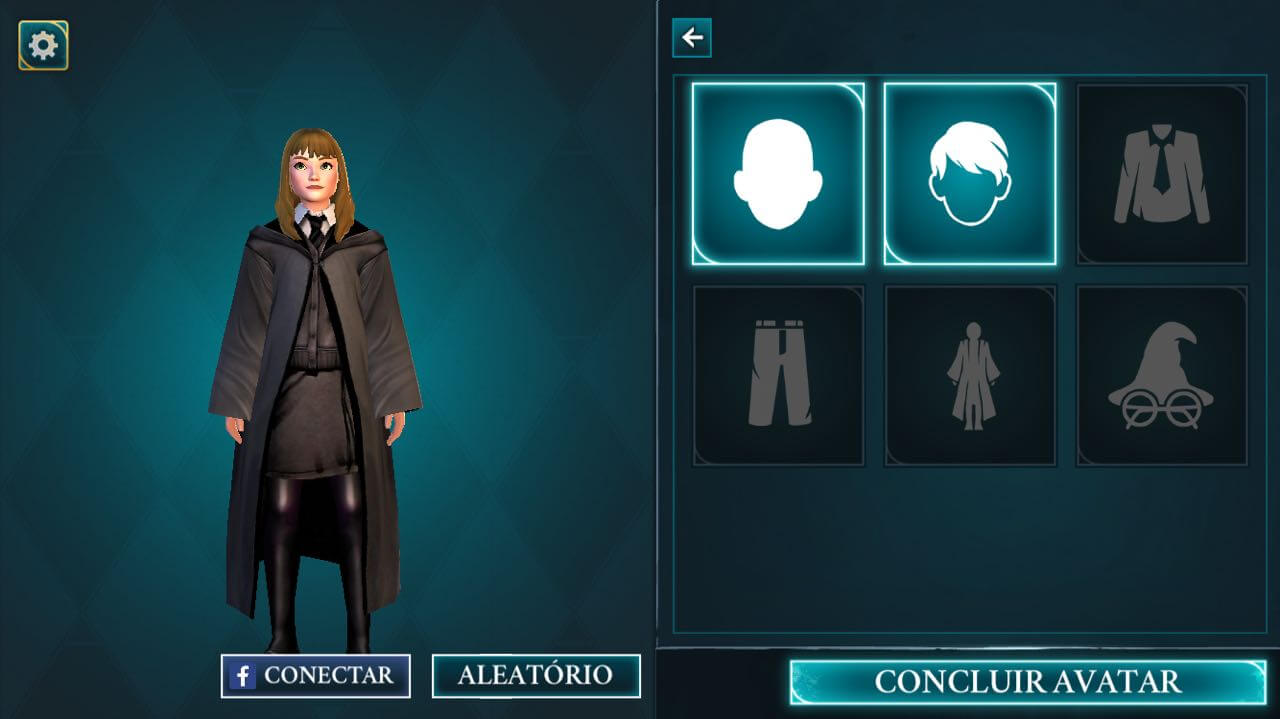
Task: Open the gear settings icon
Action: click(43, 45)
